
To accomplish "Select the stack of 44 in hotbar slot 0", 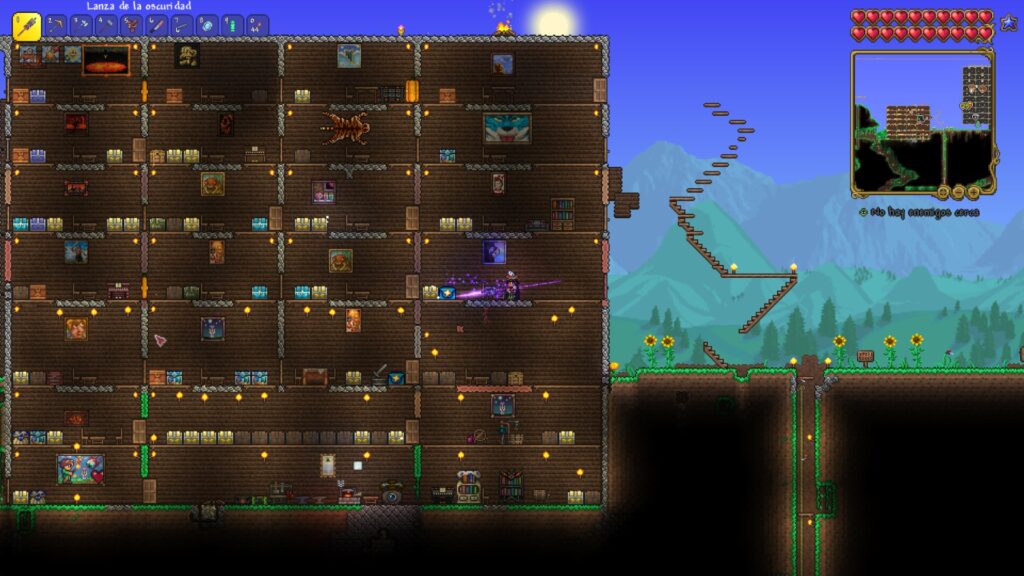I will pyautogui.click(x=257, y=25).
